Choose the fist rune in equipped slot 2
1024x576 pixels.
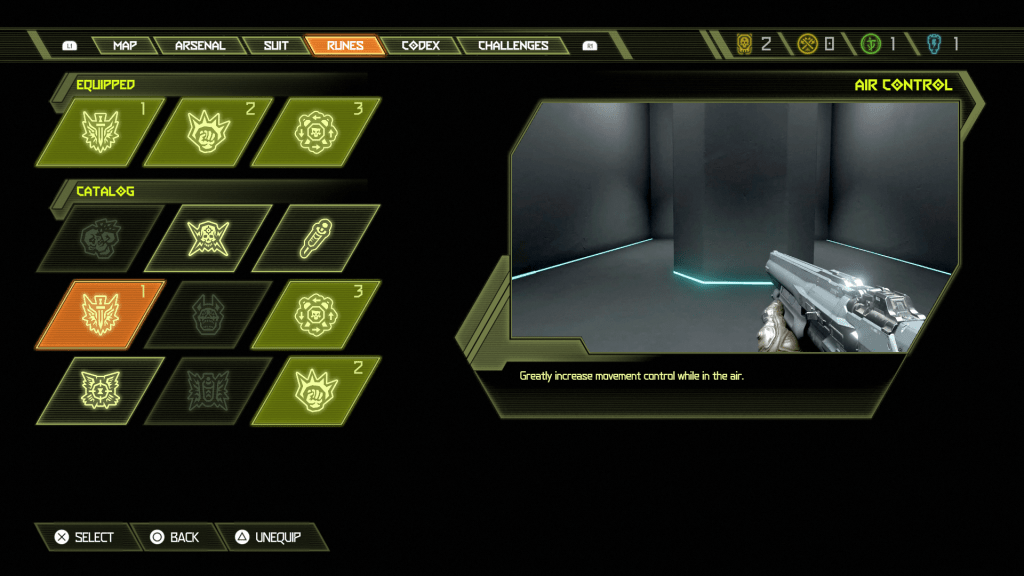[209, 132]
